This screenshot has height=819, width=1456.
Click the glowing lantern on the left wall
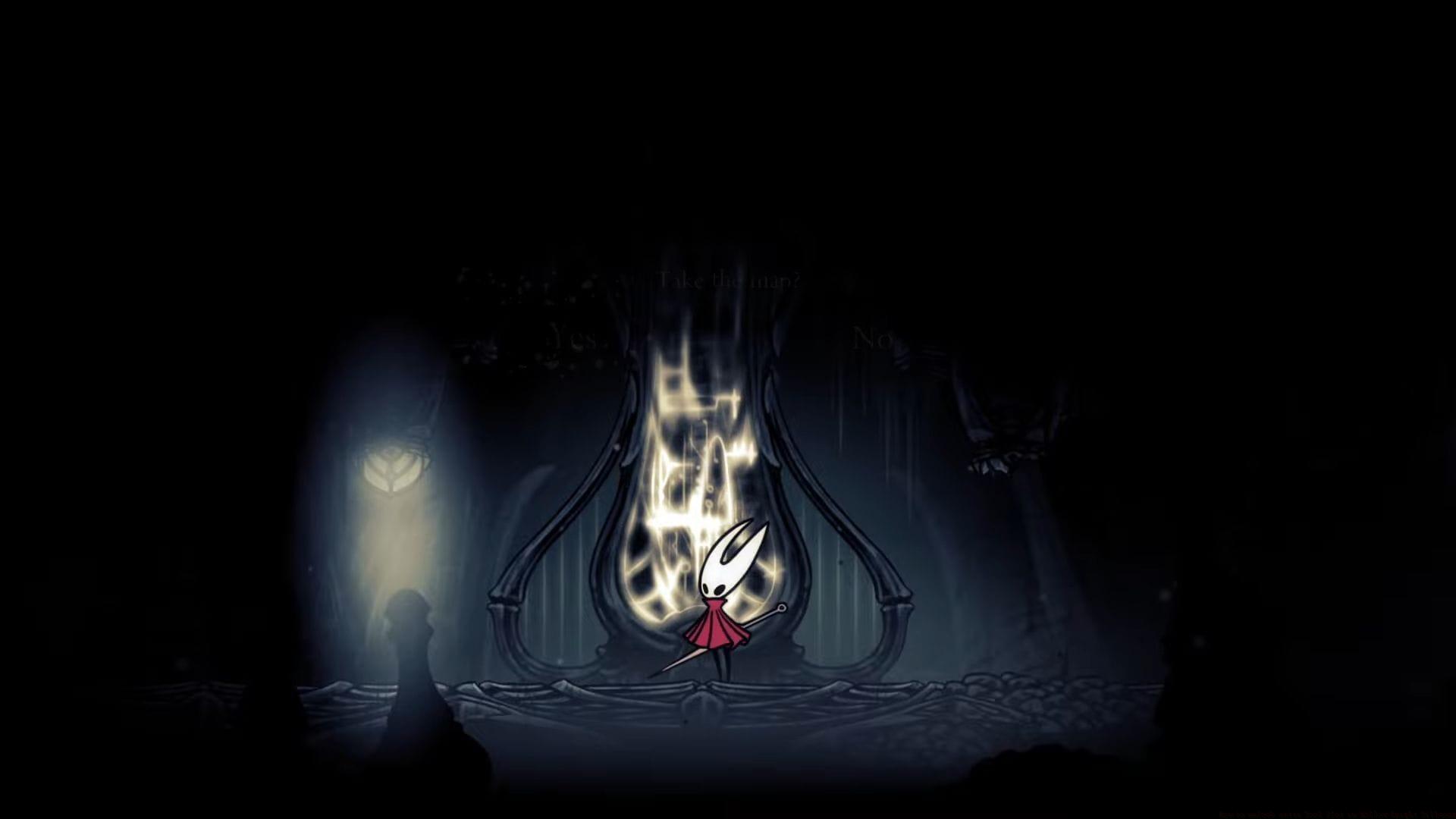click(x=392, y=466)
